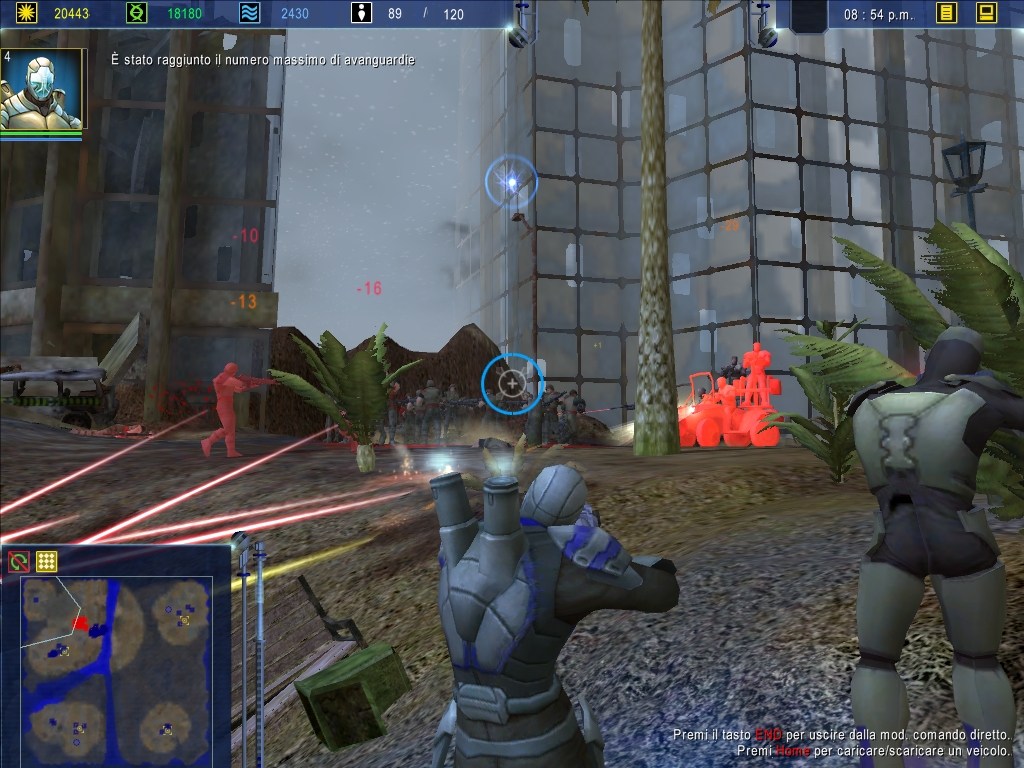Toggle the minimap rotation lock icon
Screen dimensions: 1024x768
click(18, 562)
